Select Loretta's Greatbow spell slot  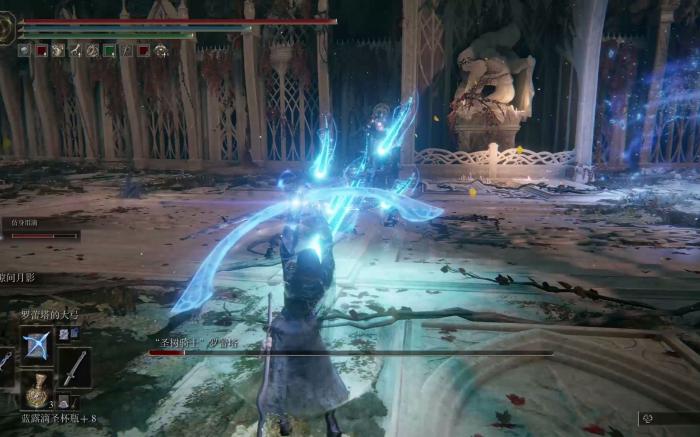(37, 345)
